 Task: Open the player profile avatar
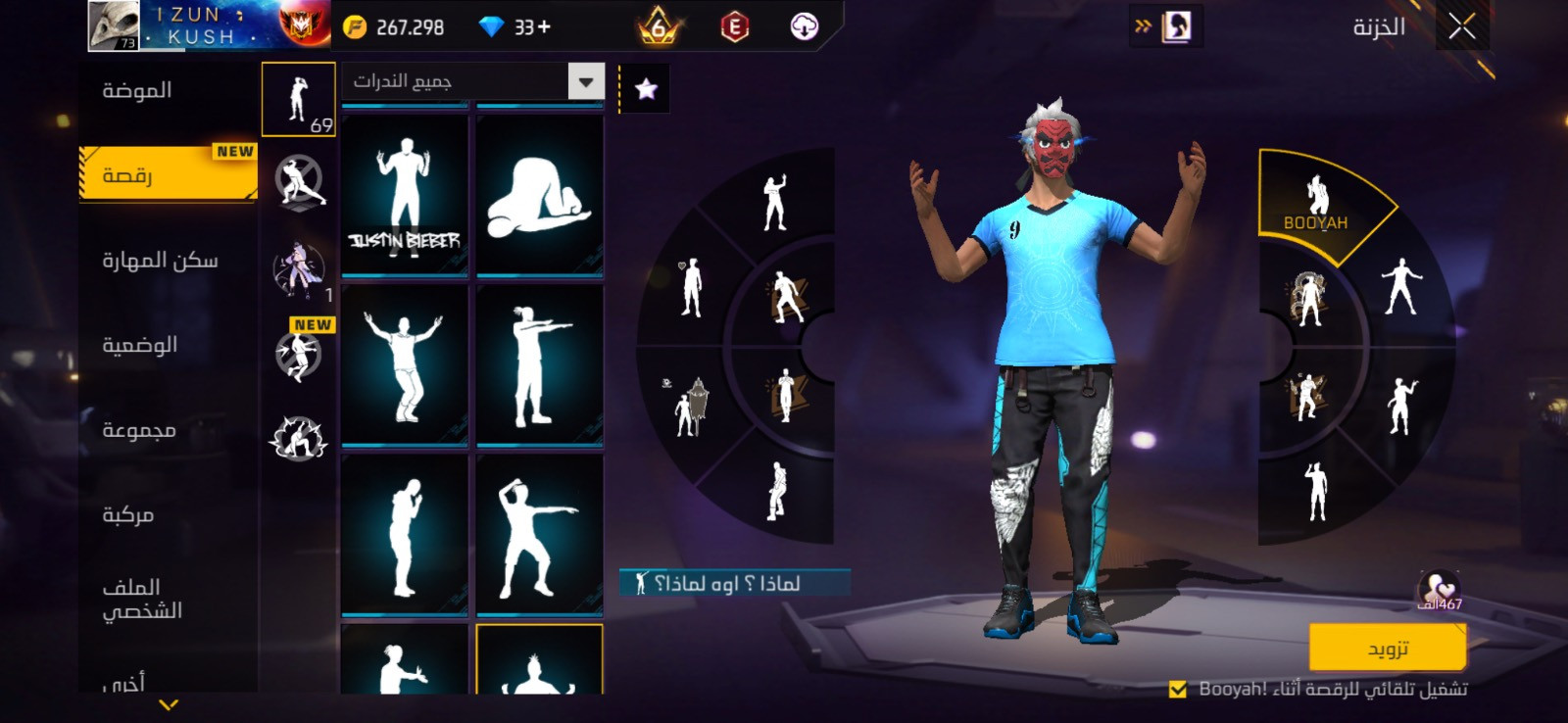pos(115,25)
